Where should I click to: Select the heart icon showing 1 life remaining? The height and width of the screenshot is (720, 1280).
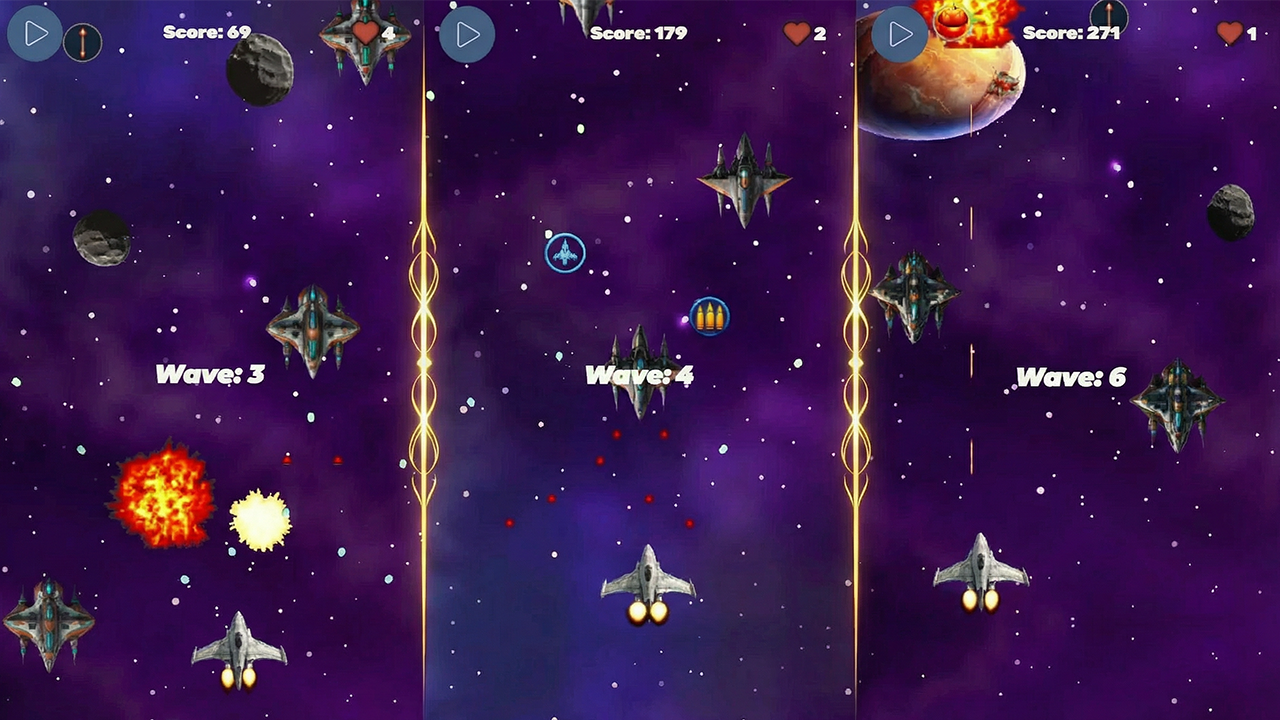pos(1228,32)
